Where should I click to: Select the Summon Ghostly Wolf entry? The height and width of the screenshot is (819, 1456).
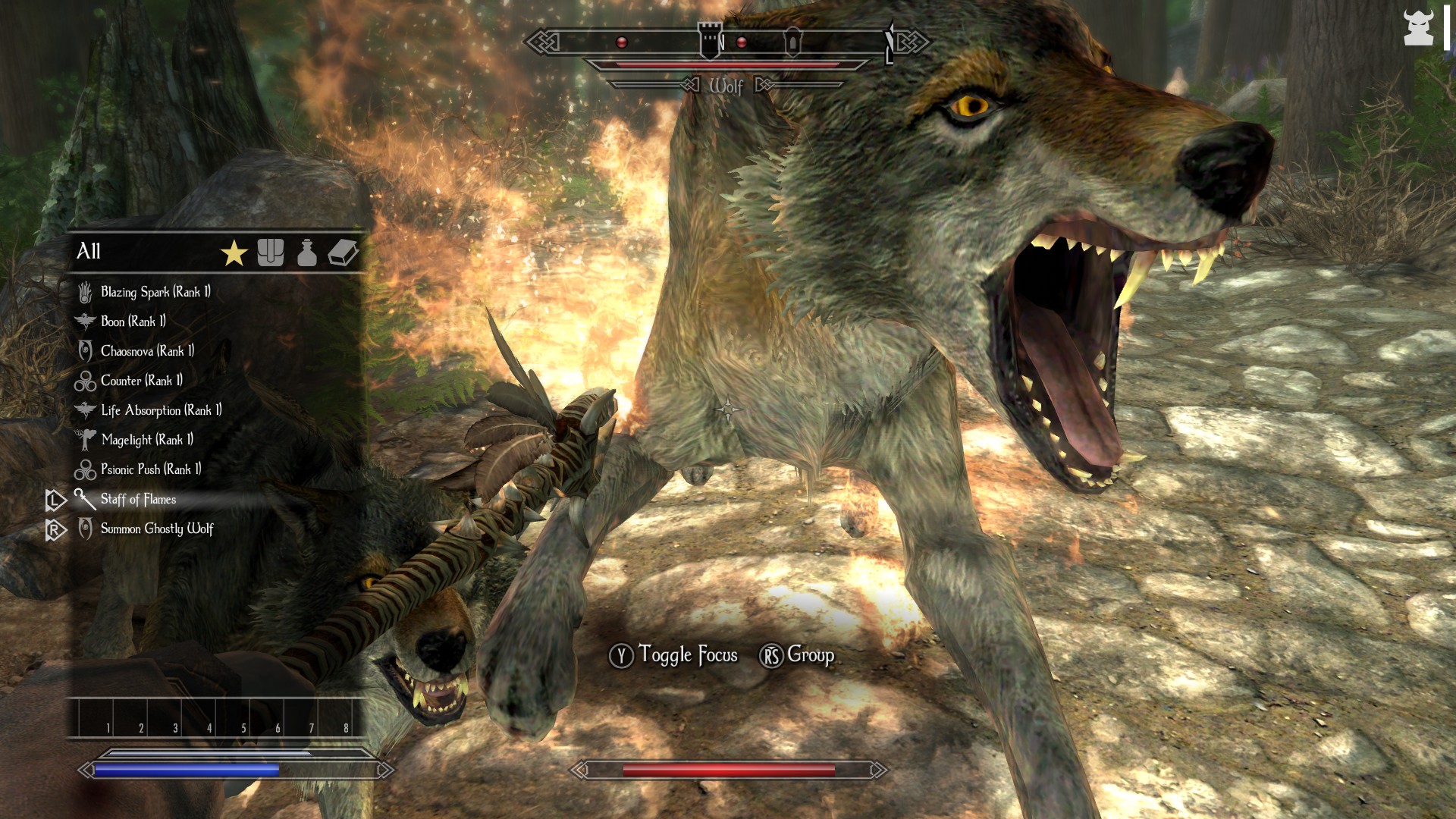(155, 529)
